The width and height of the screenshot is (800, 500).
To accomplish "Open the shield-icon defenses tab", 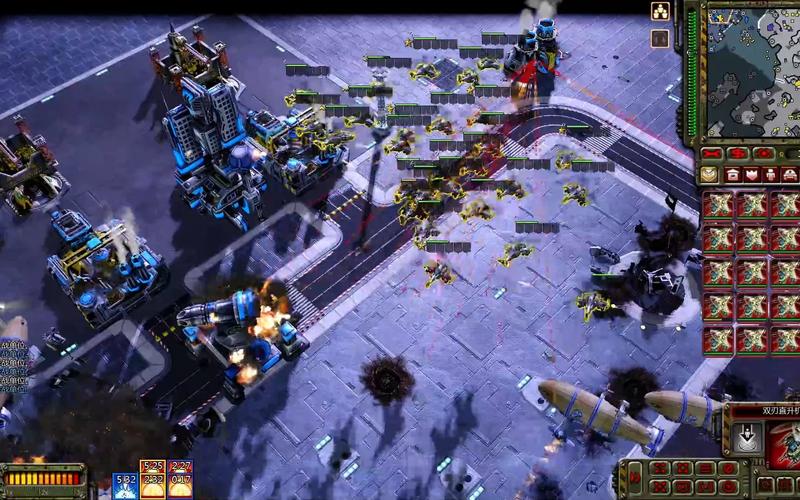I will coord(751,175).
